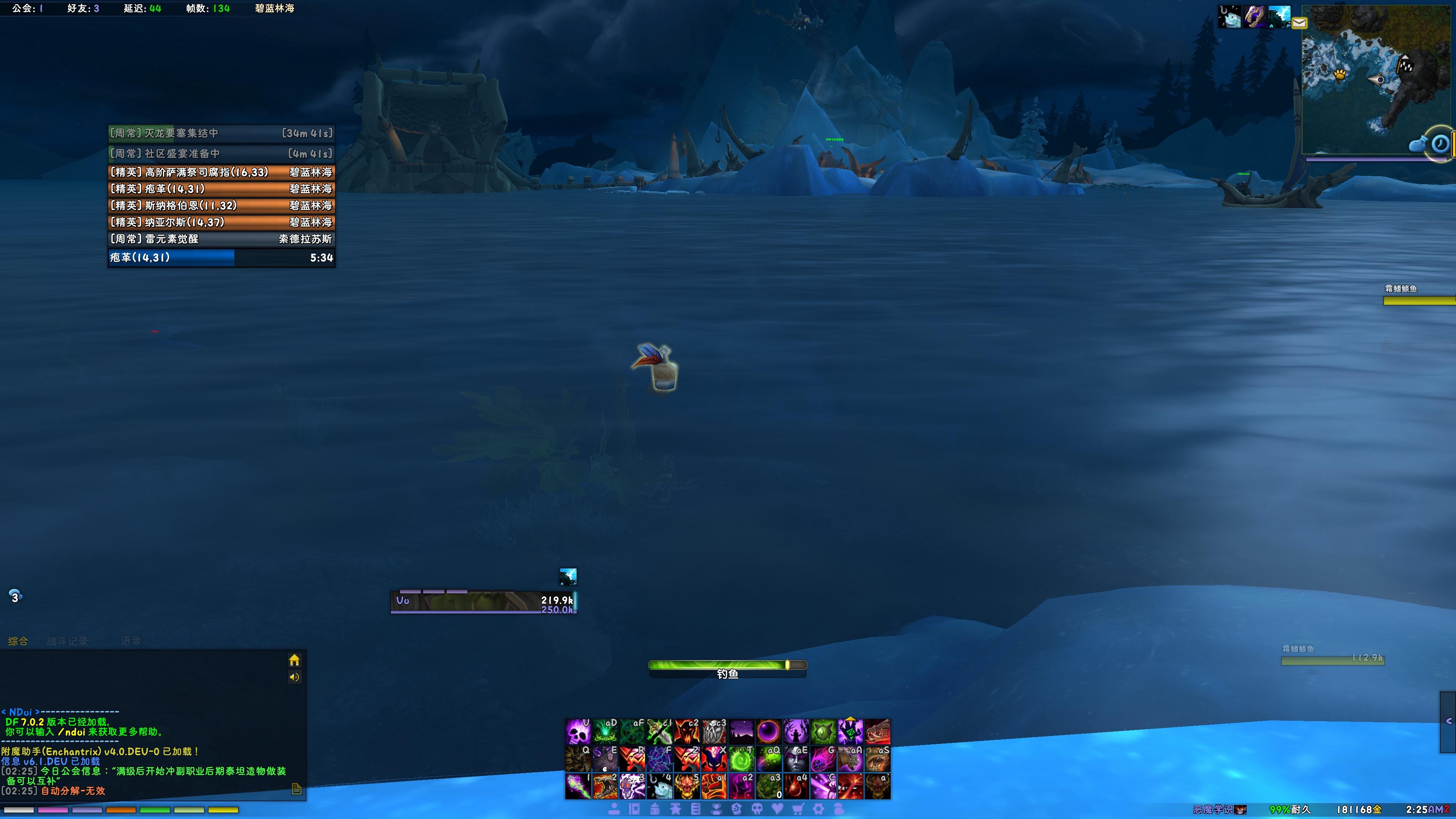Track the 高阶萨满祭司腐指 elite row
Viewport: 1456px width, 819px height.
coord(221,173)
